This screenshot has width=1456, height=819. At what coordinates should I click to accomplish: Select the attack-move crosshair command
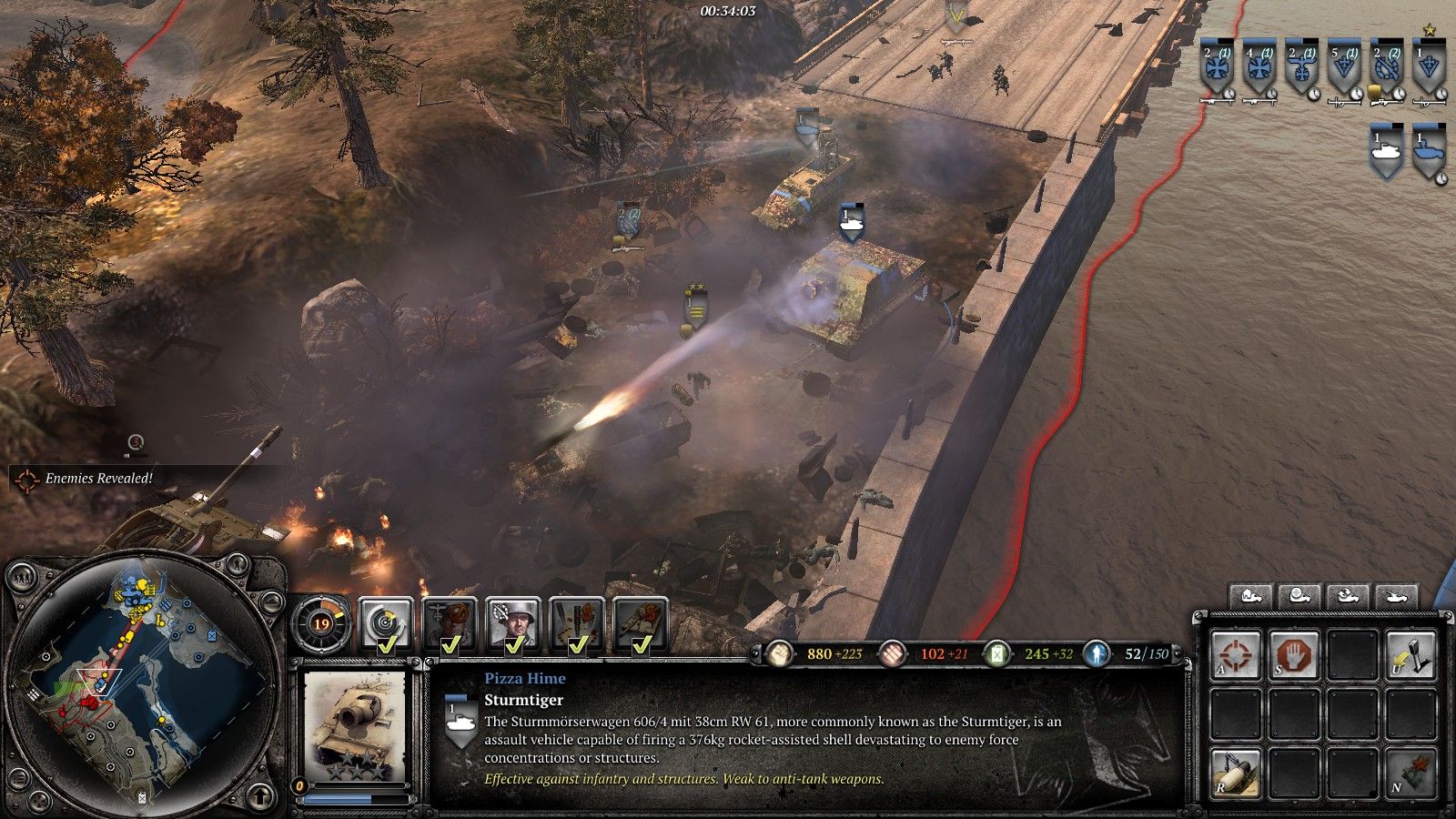(1236, 655)
